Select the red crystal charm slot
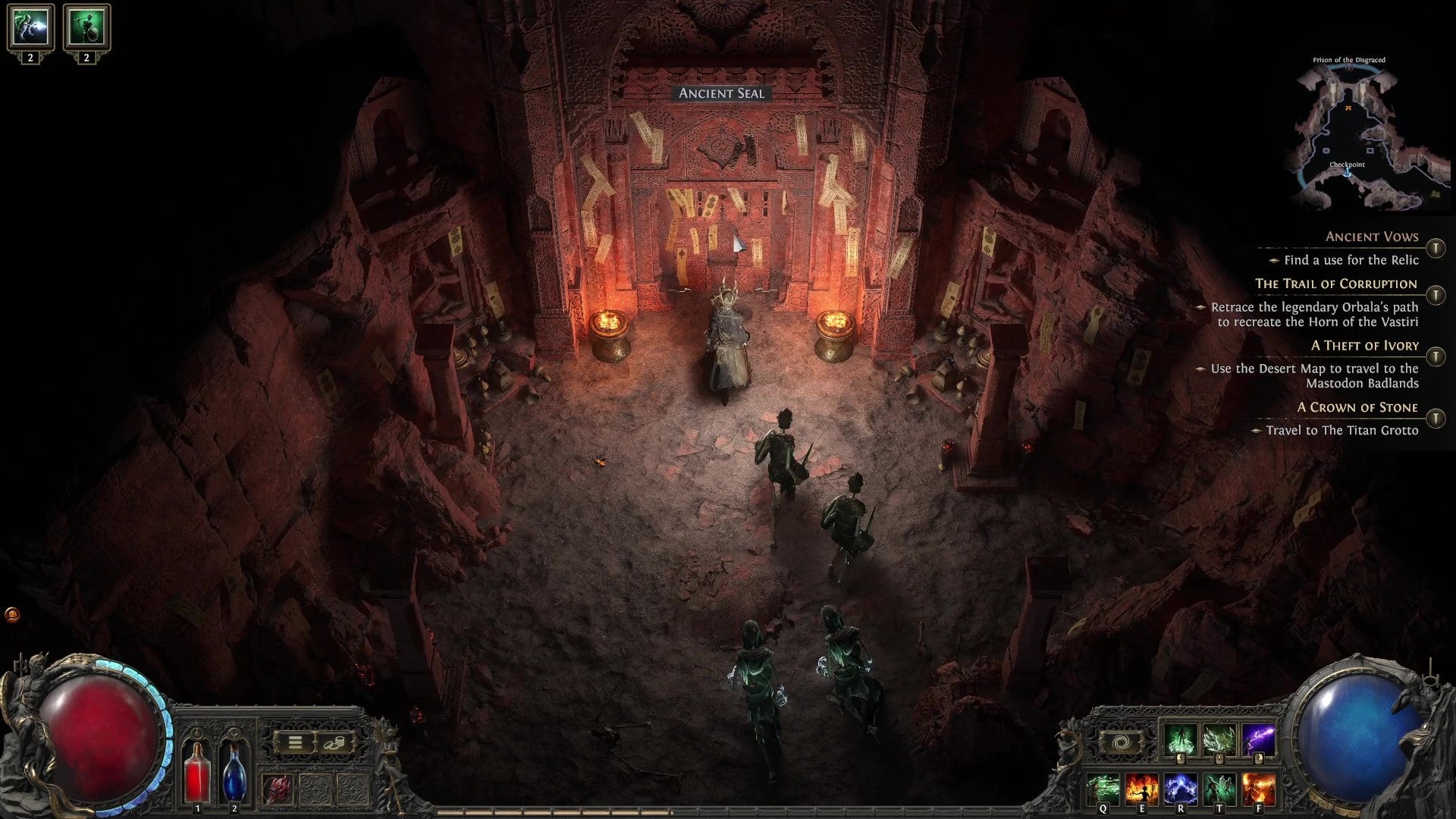 pos(278,789)
